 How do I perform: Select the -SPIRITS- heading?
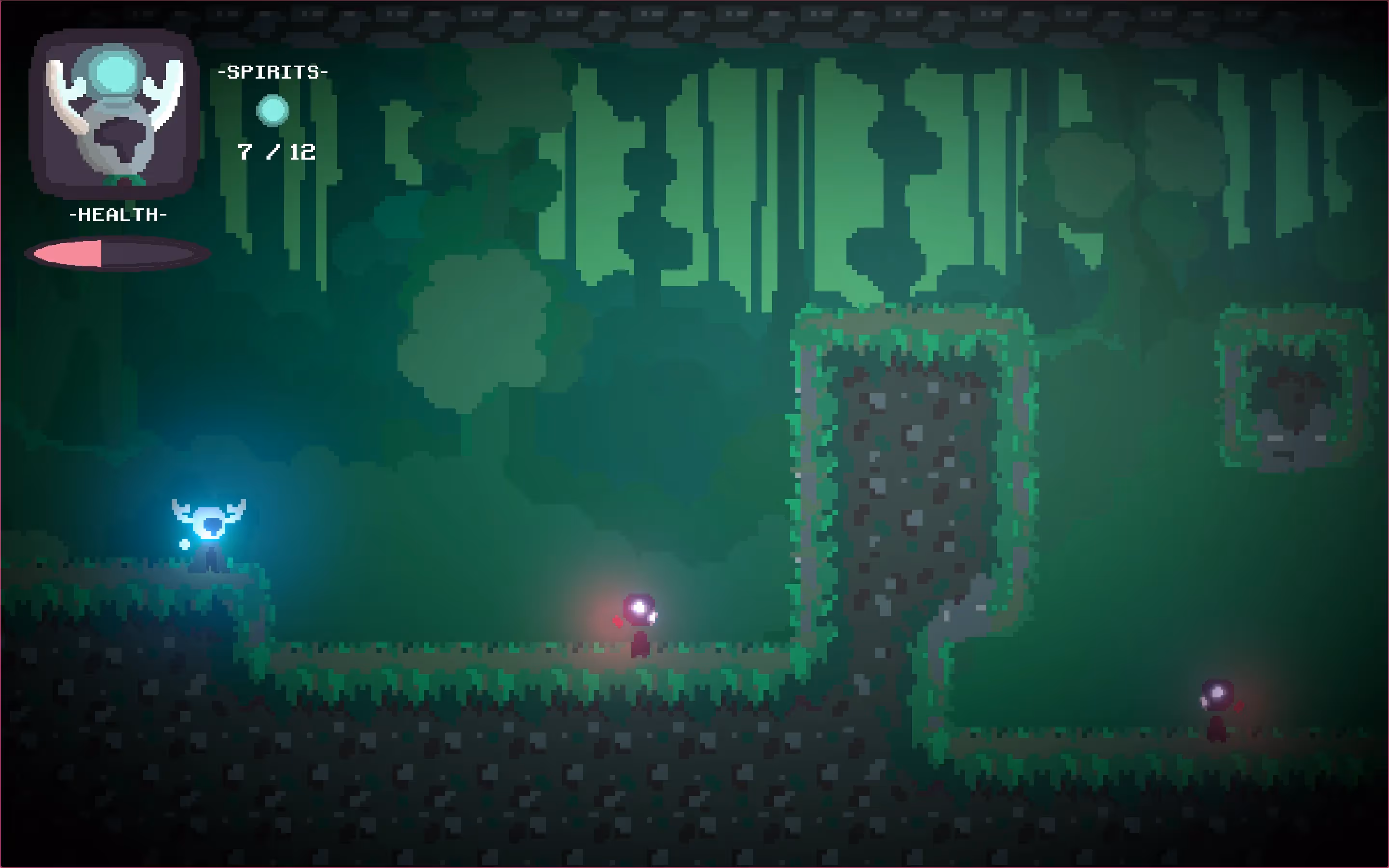point(272,72)
